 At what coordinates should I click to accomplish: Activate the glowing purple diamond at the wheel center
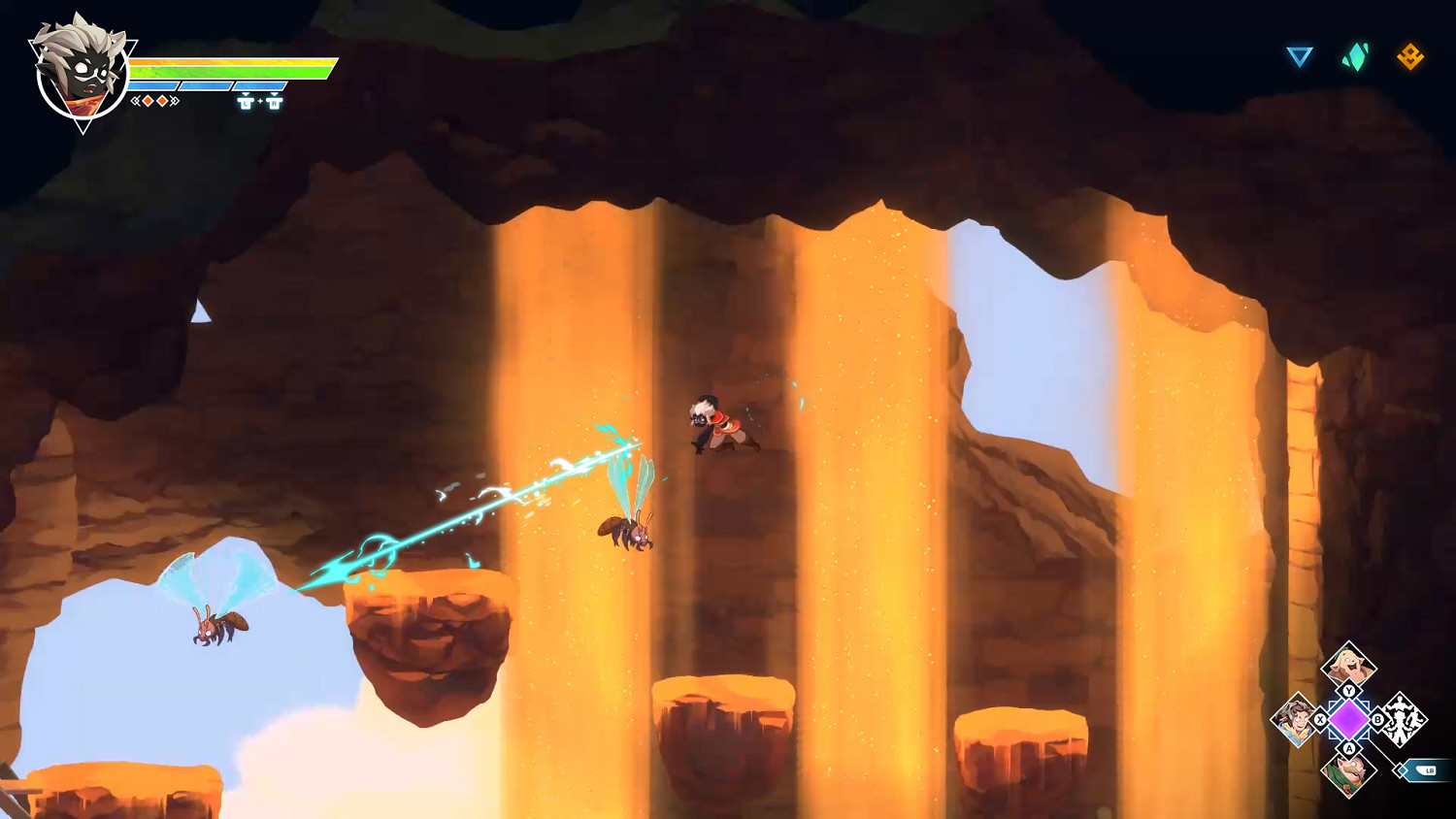coord(1348,720)
